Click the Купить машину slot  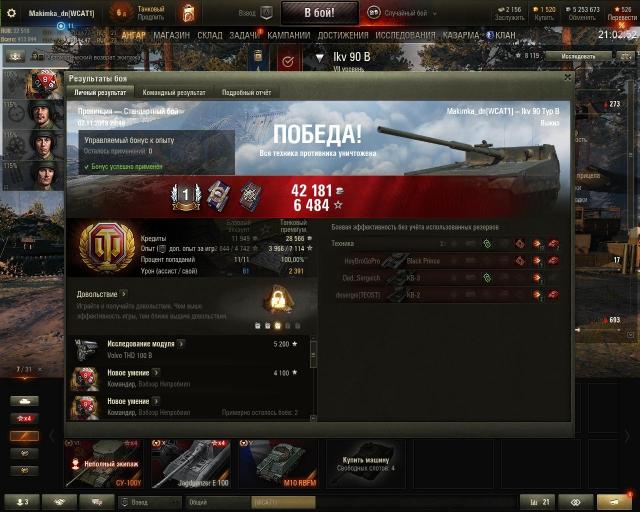tap(366, 463)
